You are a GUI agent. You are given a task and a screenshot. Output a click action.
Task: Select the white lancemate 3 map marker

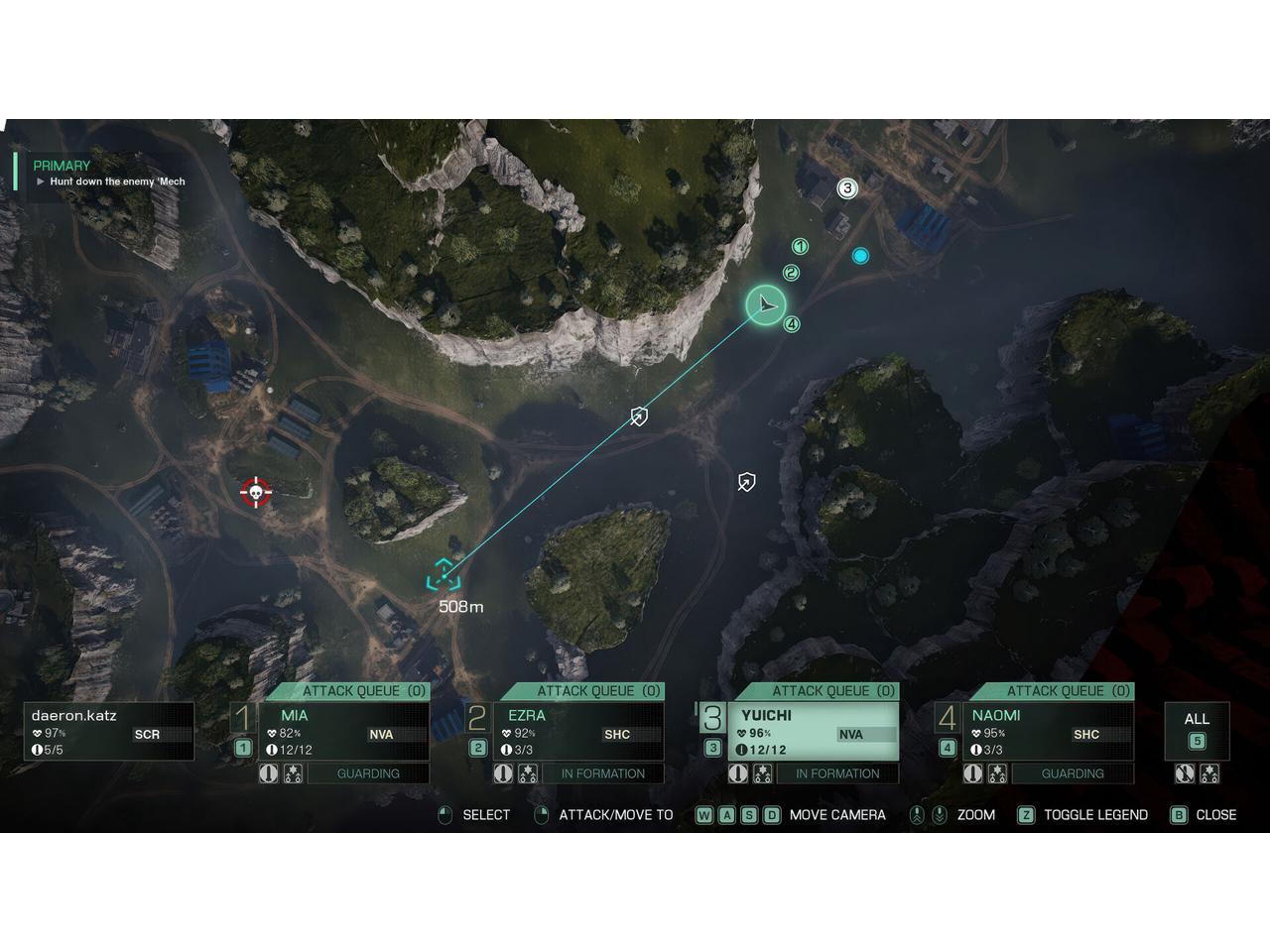[x=846, y=188]
